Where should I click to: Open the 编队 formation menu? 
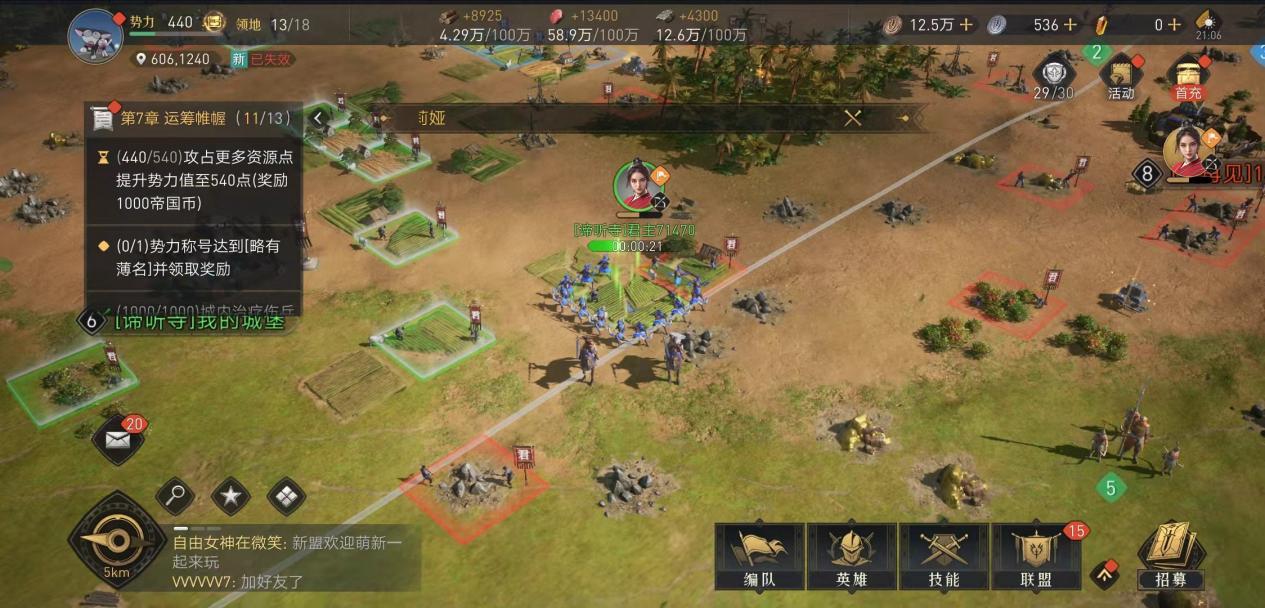pyautogui.click(x=760, y=556)
